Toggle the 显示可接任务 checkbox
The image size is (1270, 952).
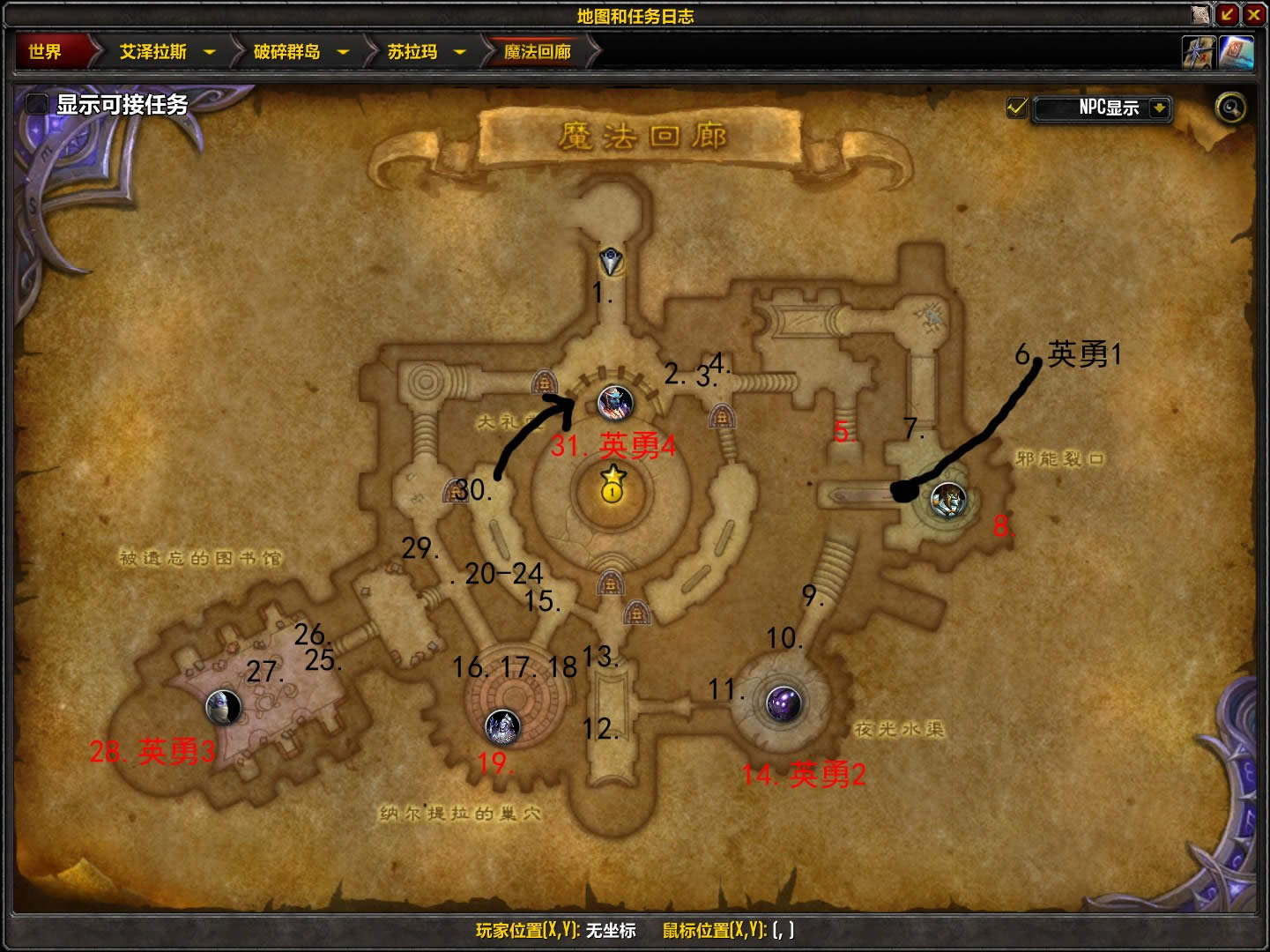point(37,104)
